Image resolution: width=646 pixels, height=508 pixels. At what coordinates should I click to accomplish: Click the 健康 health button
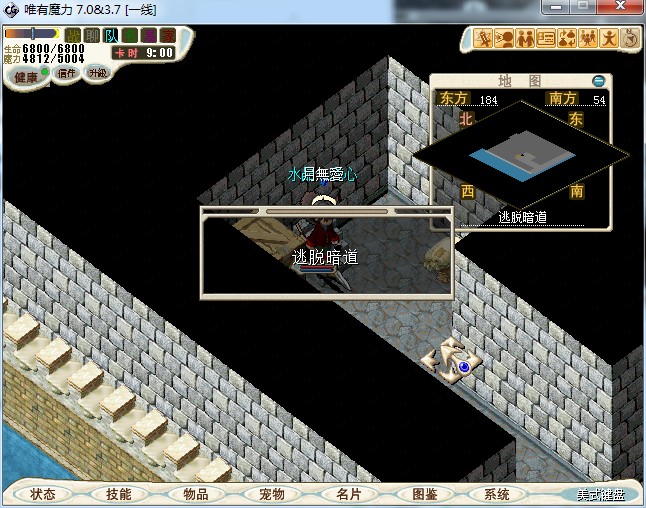pos(26,77)
